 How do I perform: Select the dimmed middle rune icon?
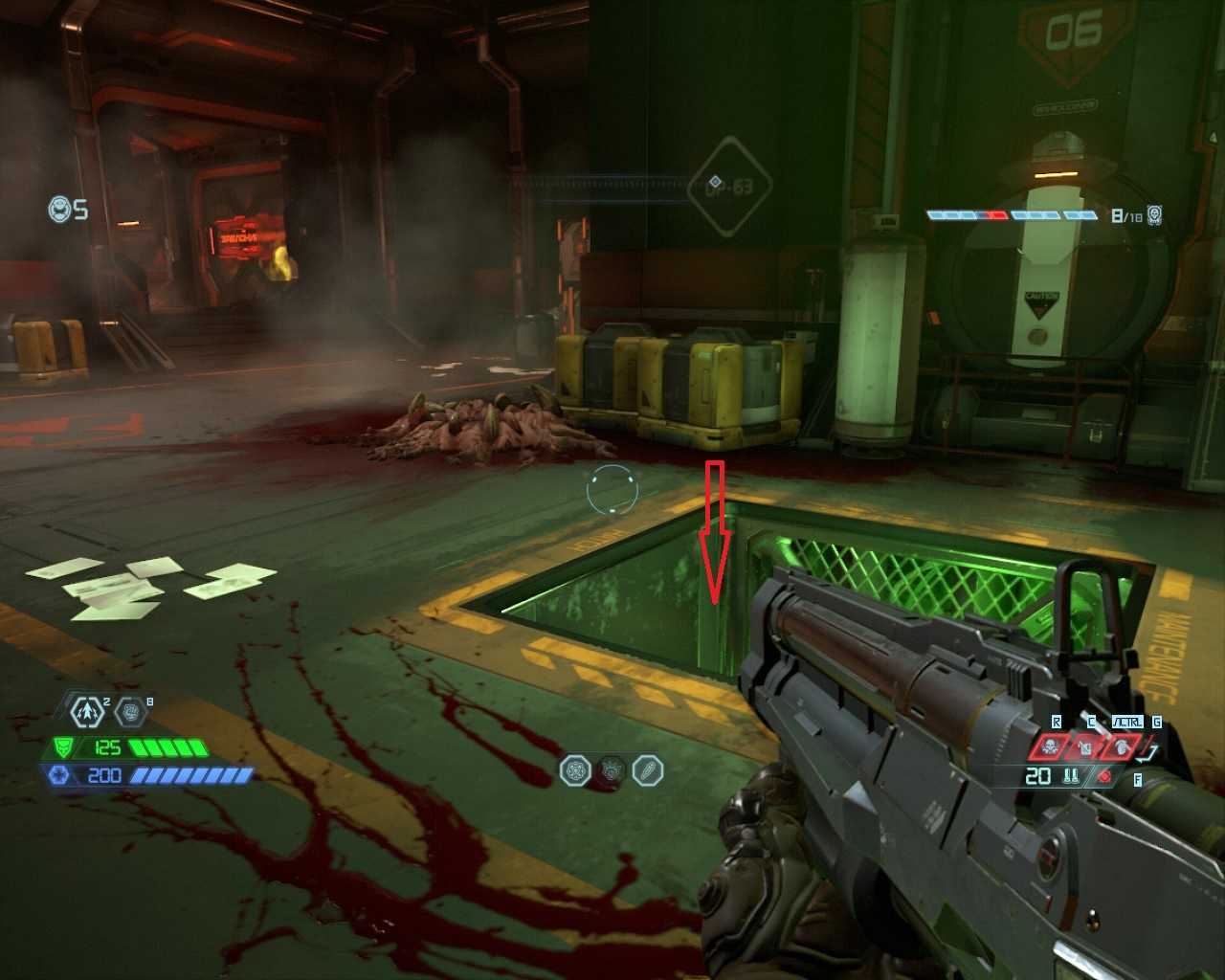pos(612,770)
